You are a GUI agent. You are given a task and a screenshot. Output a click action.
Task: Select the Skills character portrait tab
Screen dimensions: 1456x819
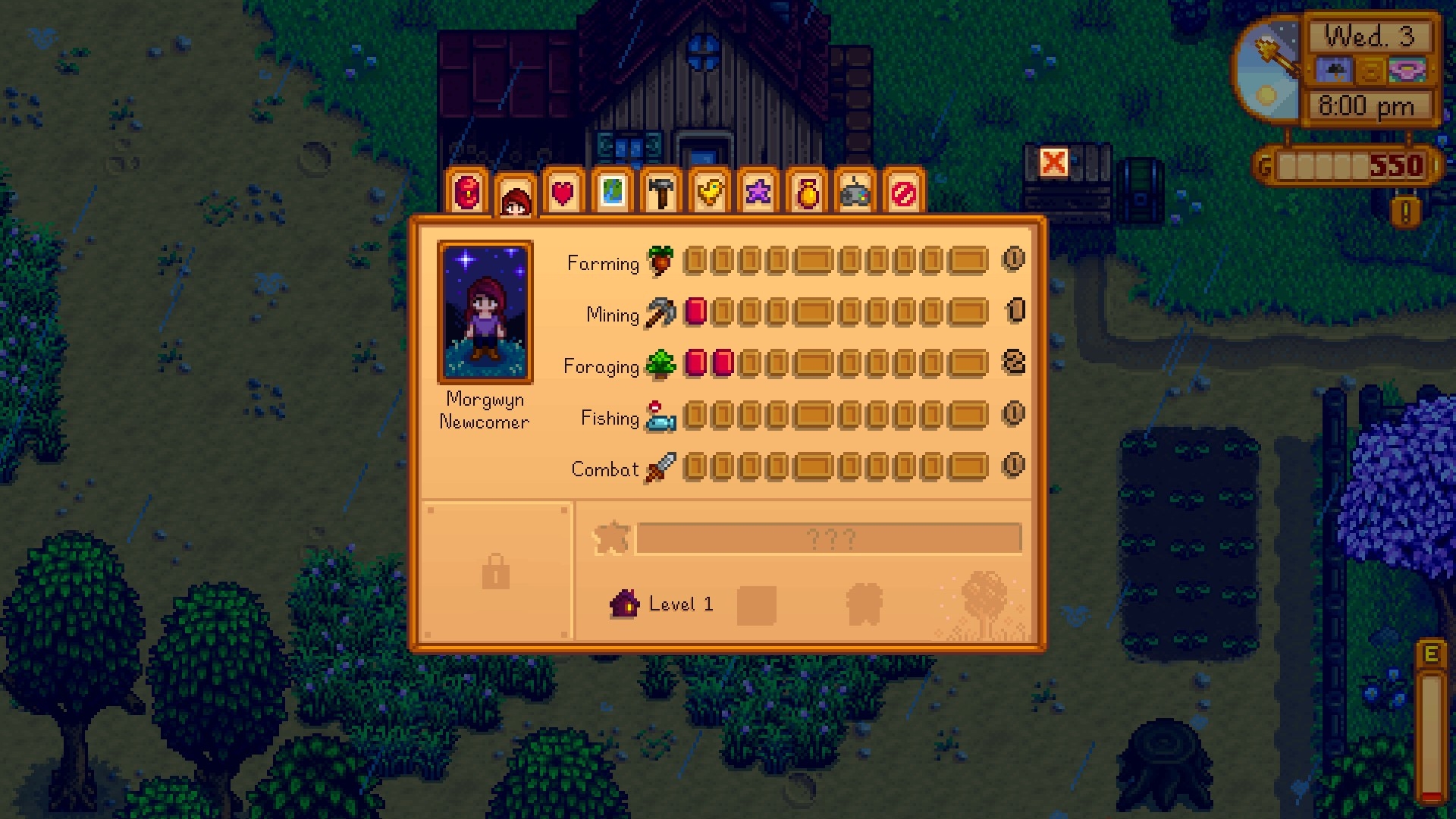pos(516,199)
